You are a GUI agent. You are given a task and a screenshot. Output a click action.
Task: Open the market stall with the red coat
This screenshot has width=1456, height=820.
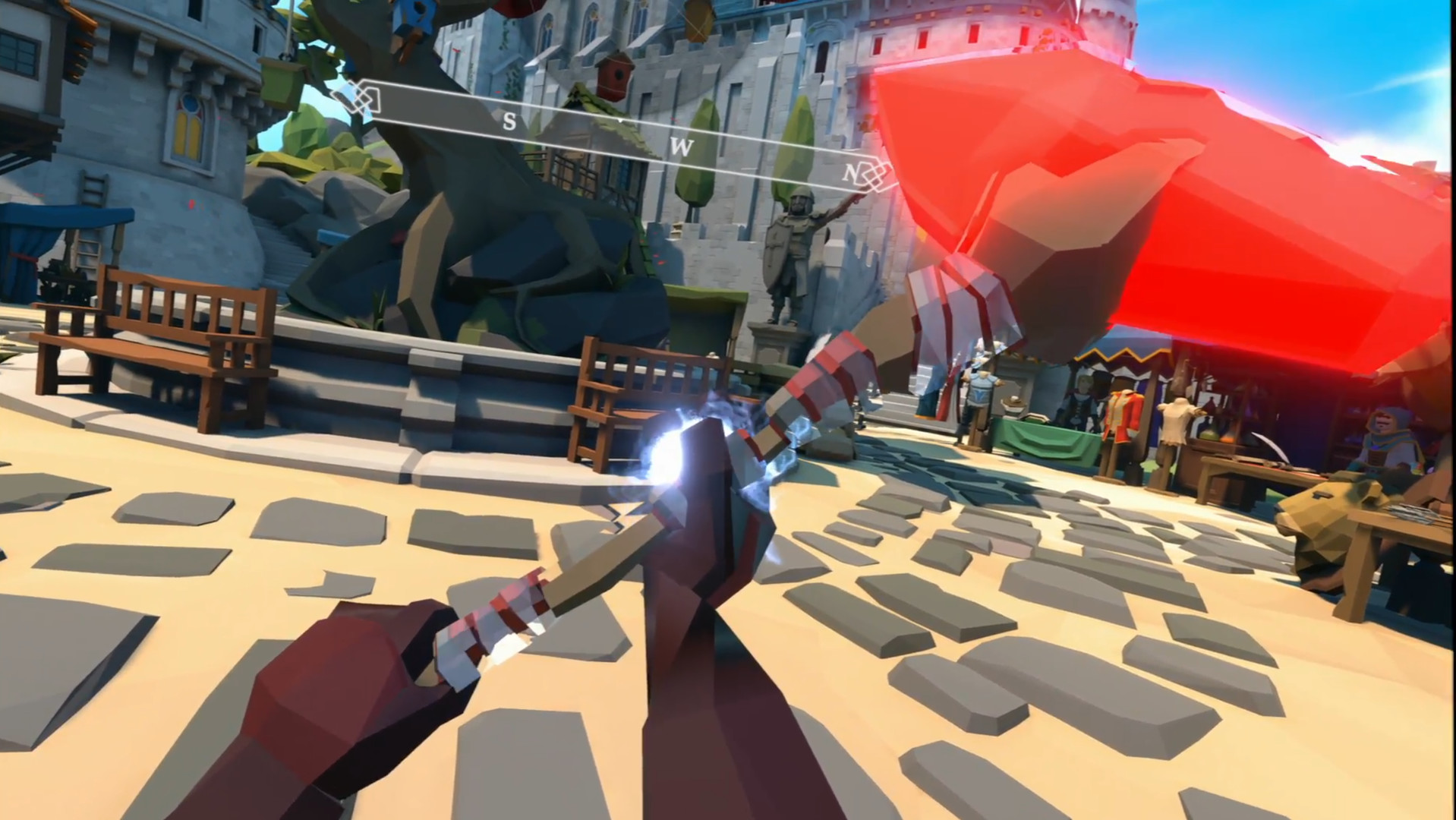point(1121,416)
